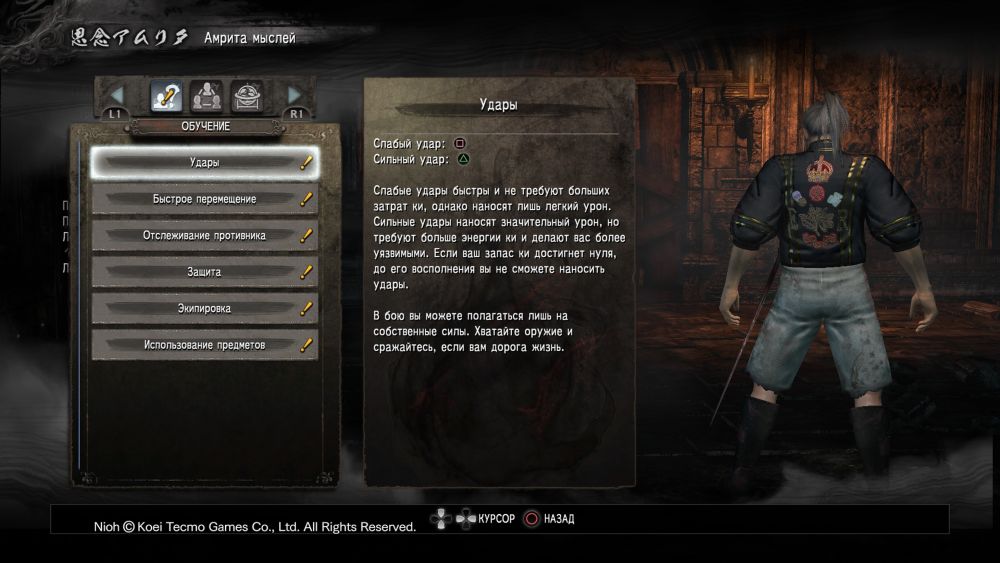Click the right arrow to go to next tab
Viewport: 1000px width, 563px height.
295,96
